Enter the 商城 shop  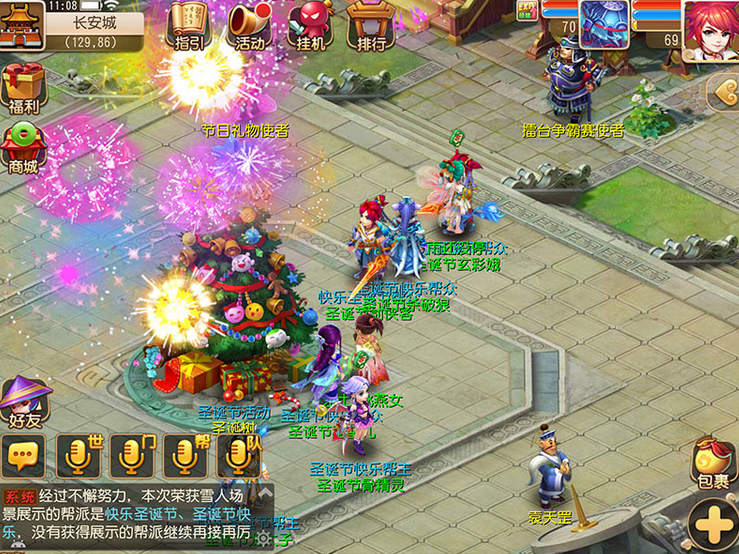(22, 147)
